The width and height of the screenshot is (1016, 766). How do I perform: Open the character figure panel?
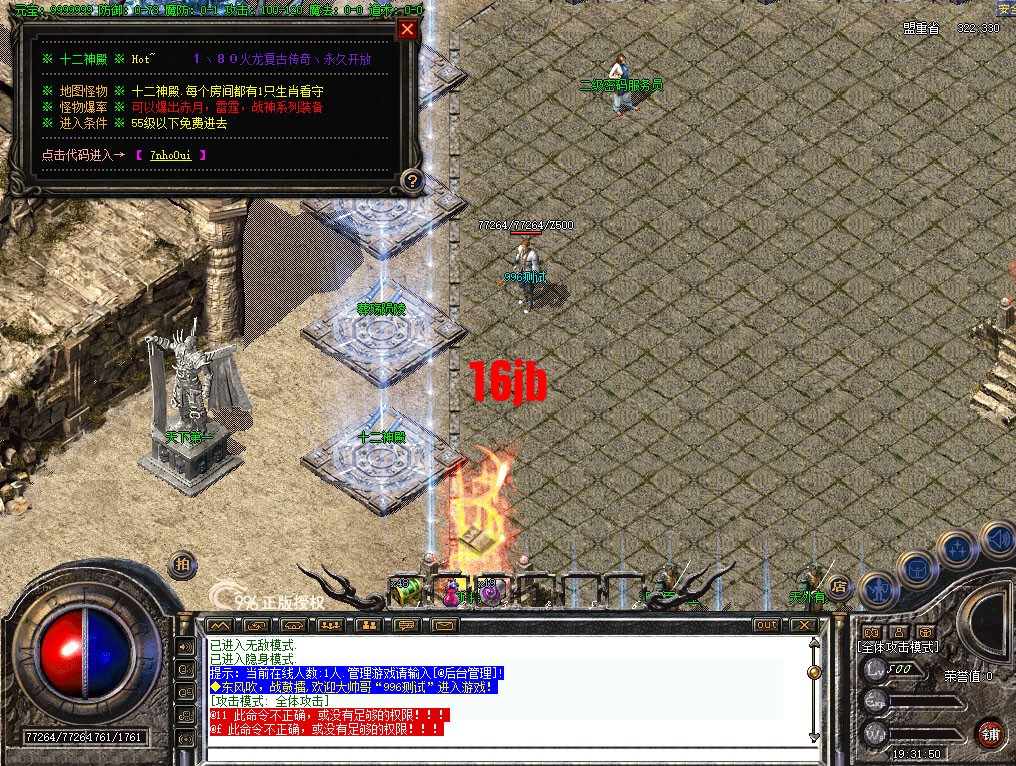[877, 592]
